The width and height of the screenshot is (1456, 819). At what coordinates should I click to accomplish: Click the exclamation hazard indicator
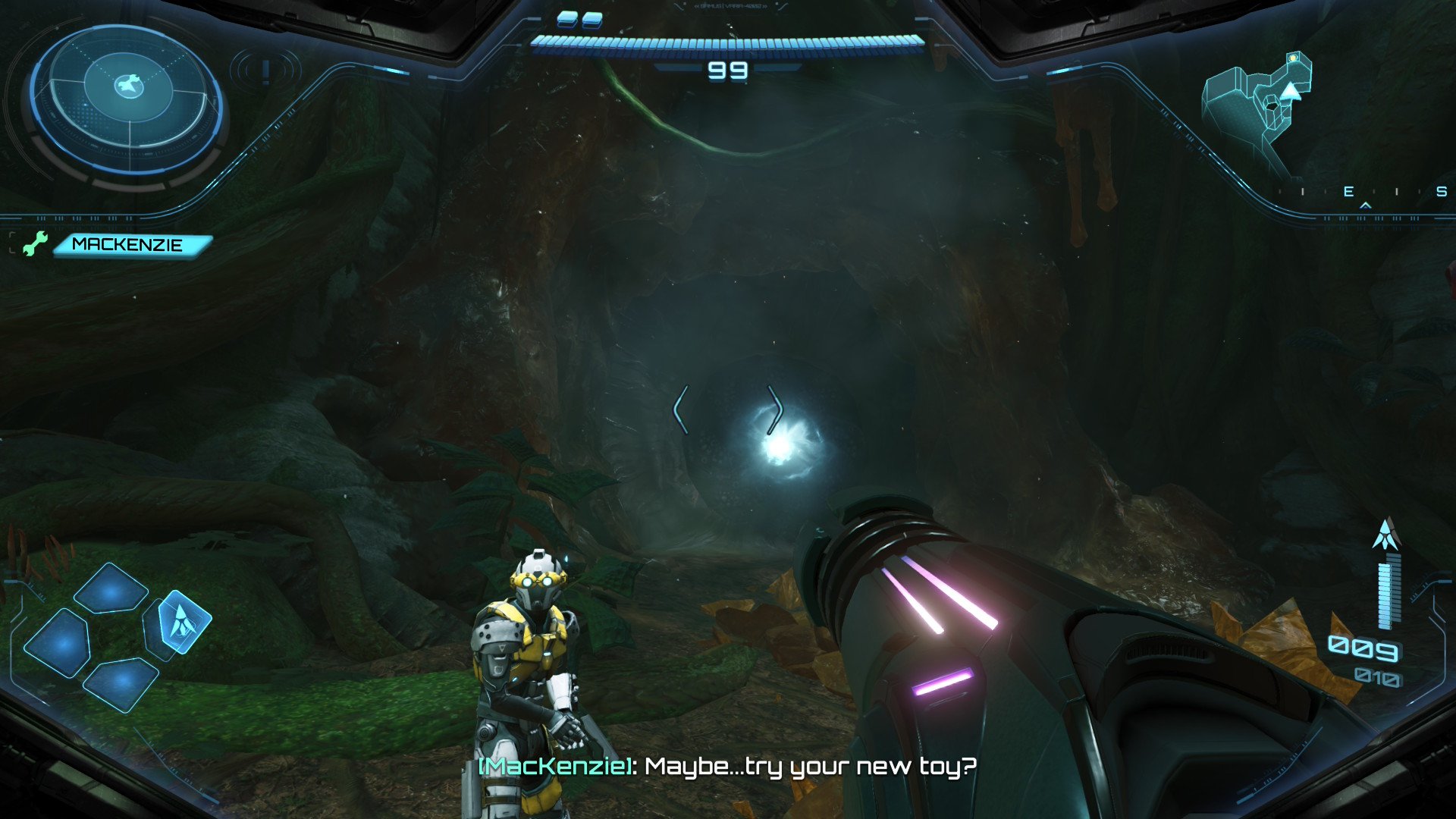pos(265,72)
